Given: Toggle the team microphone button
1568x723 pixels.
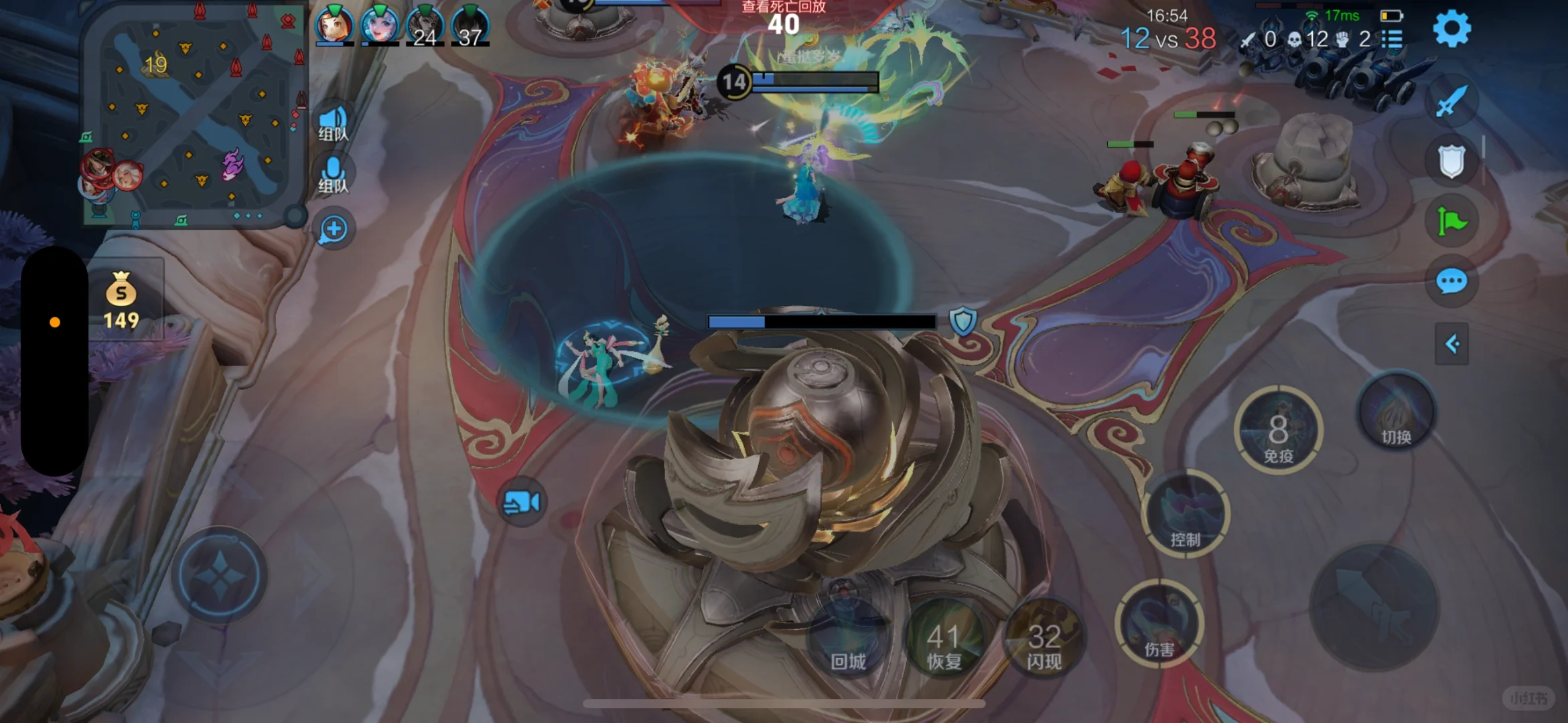Looking at the screenshot, I should pyautogui.click(x=333, y=175).
